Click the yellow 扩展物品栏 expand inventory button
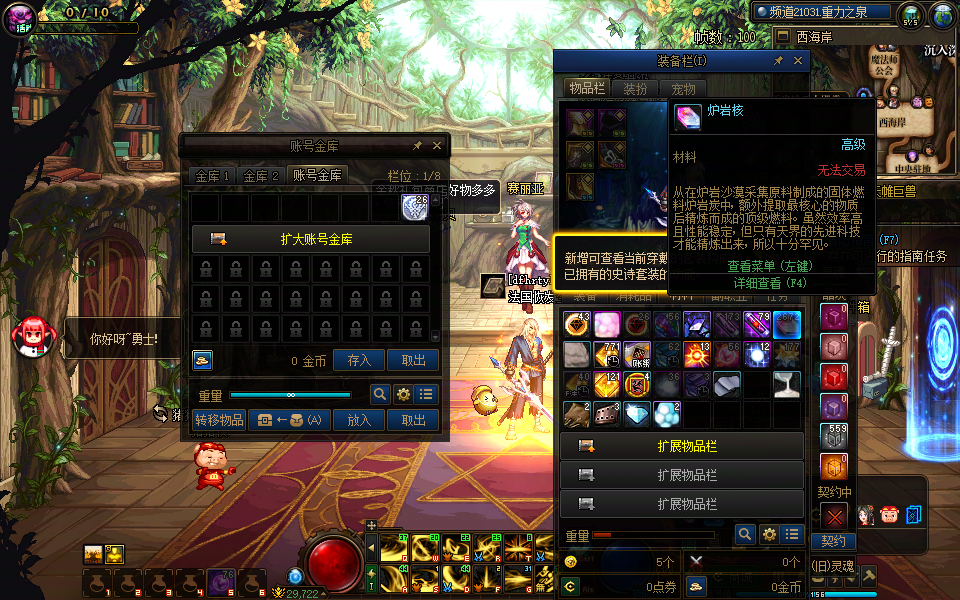960x600 pixels. coord(682,446)
